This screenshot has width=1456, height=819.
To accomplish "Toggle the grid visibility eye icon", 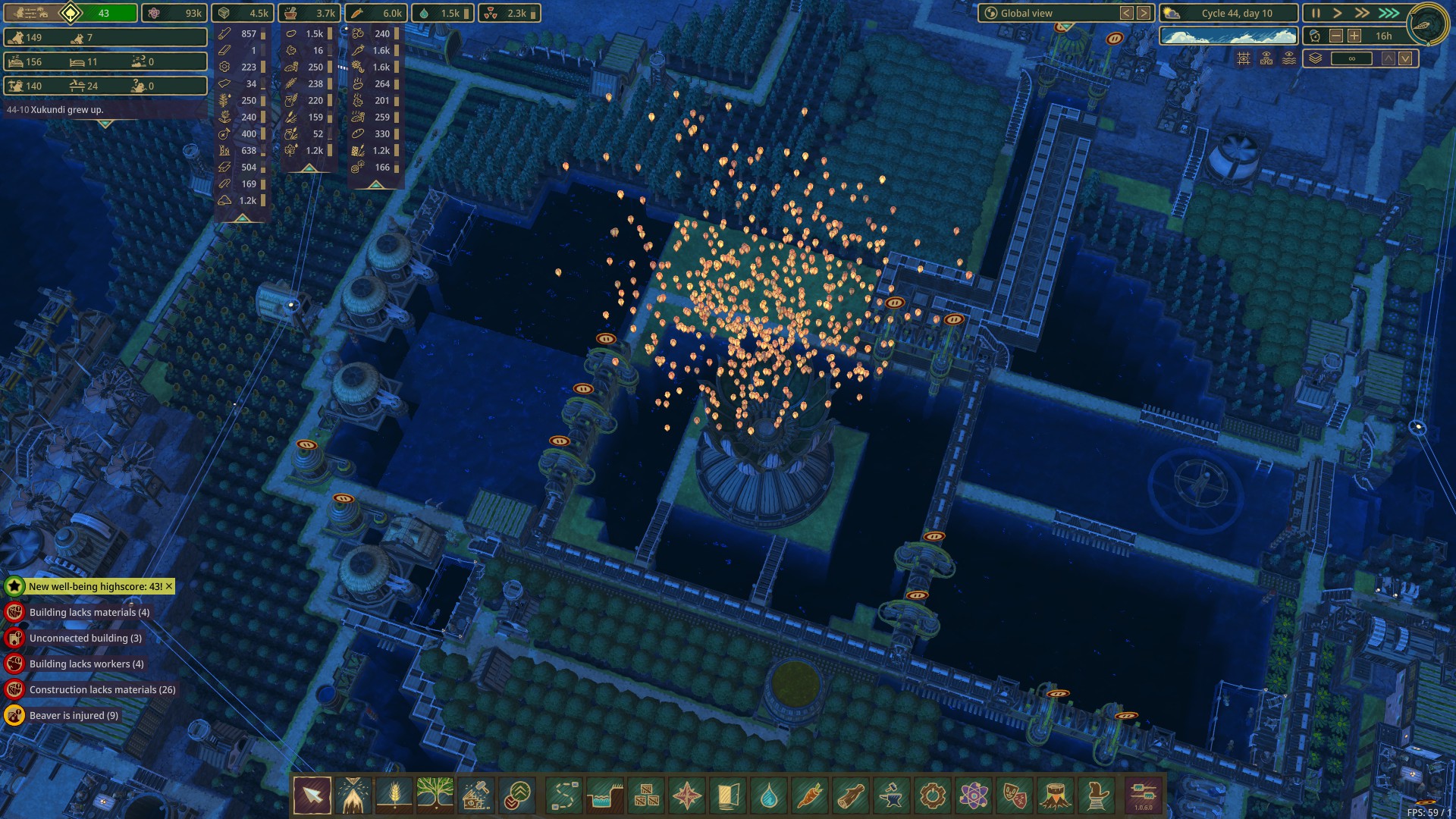I will pos(1244,58).
